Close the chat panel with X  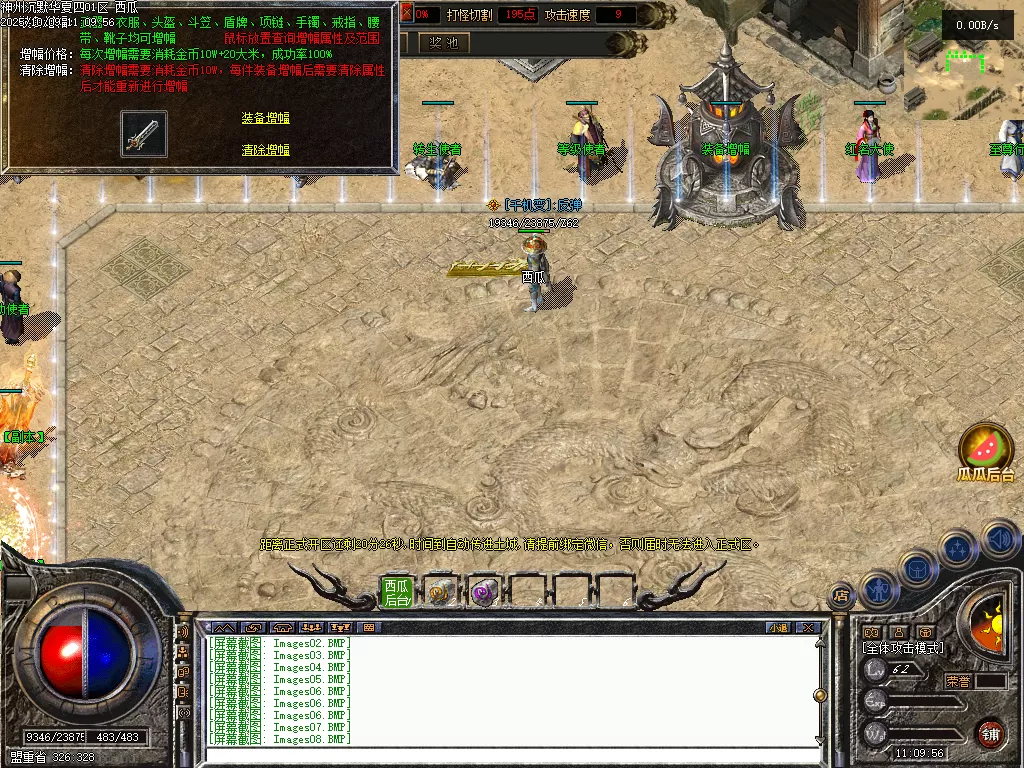tap(808, 628)
